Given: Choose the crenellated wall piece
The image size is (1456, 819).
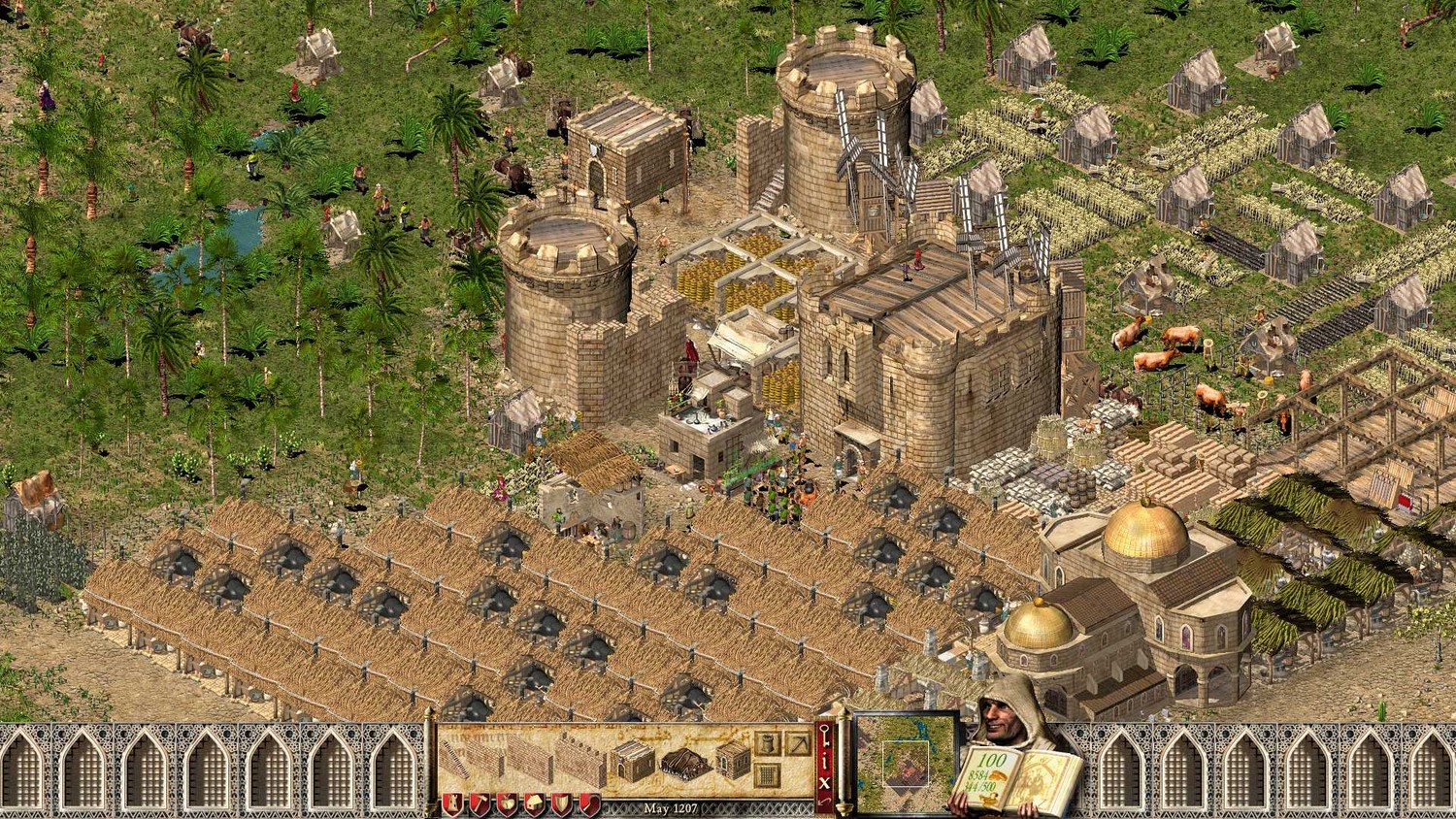Looking at the screenshot, I should [582, 760].
